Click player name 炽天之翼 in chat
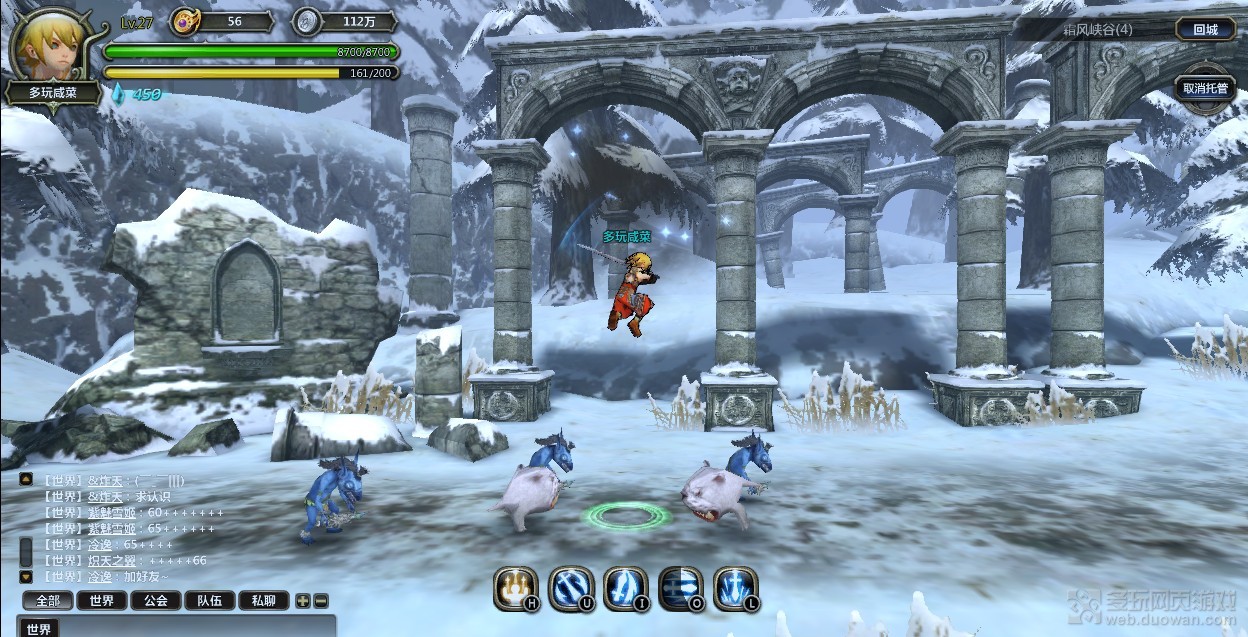This screenshot has height=637, width=1248. (113, 561)
